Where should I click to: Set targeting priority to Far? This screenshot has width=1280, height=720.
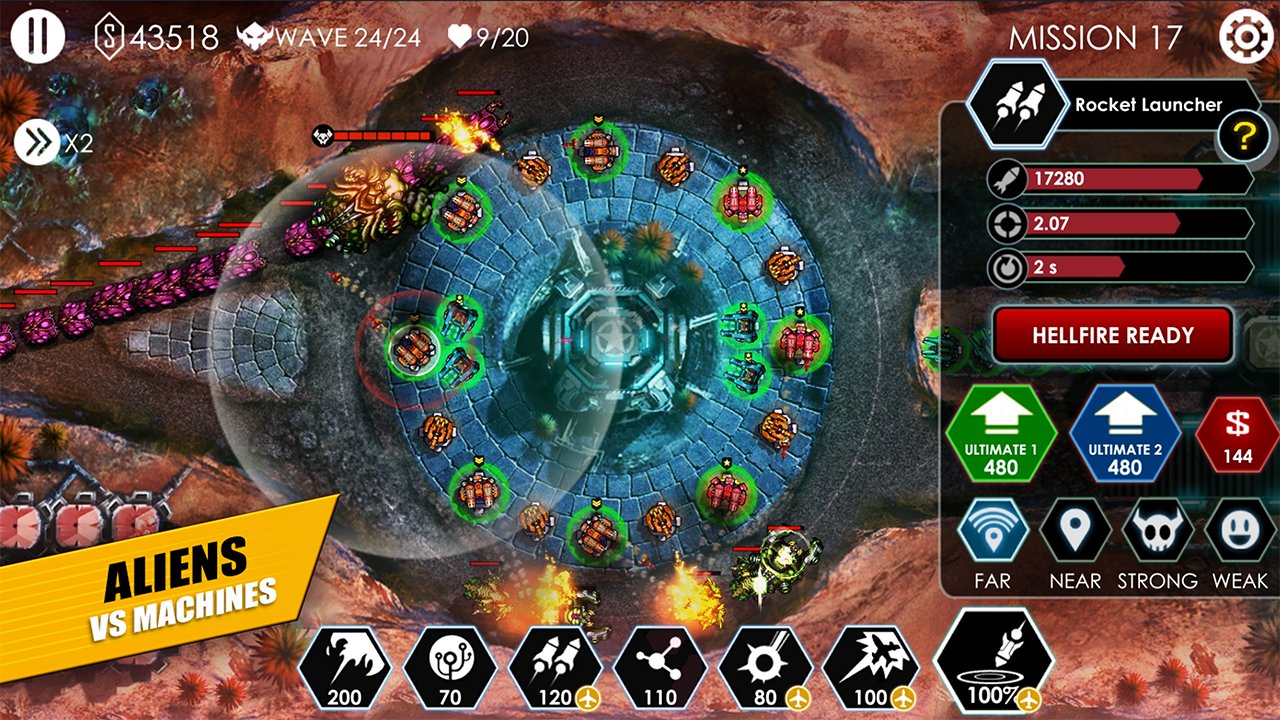pos(992,531)
